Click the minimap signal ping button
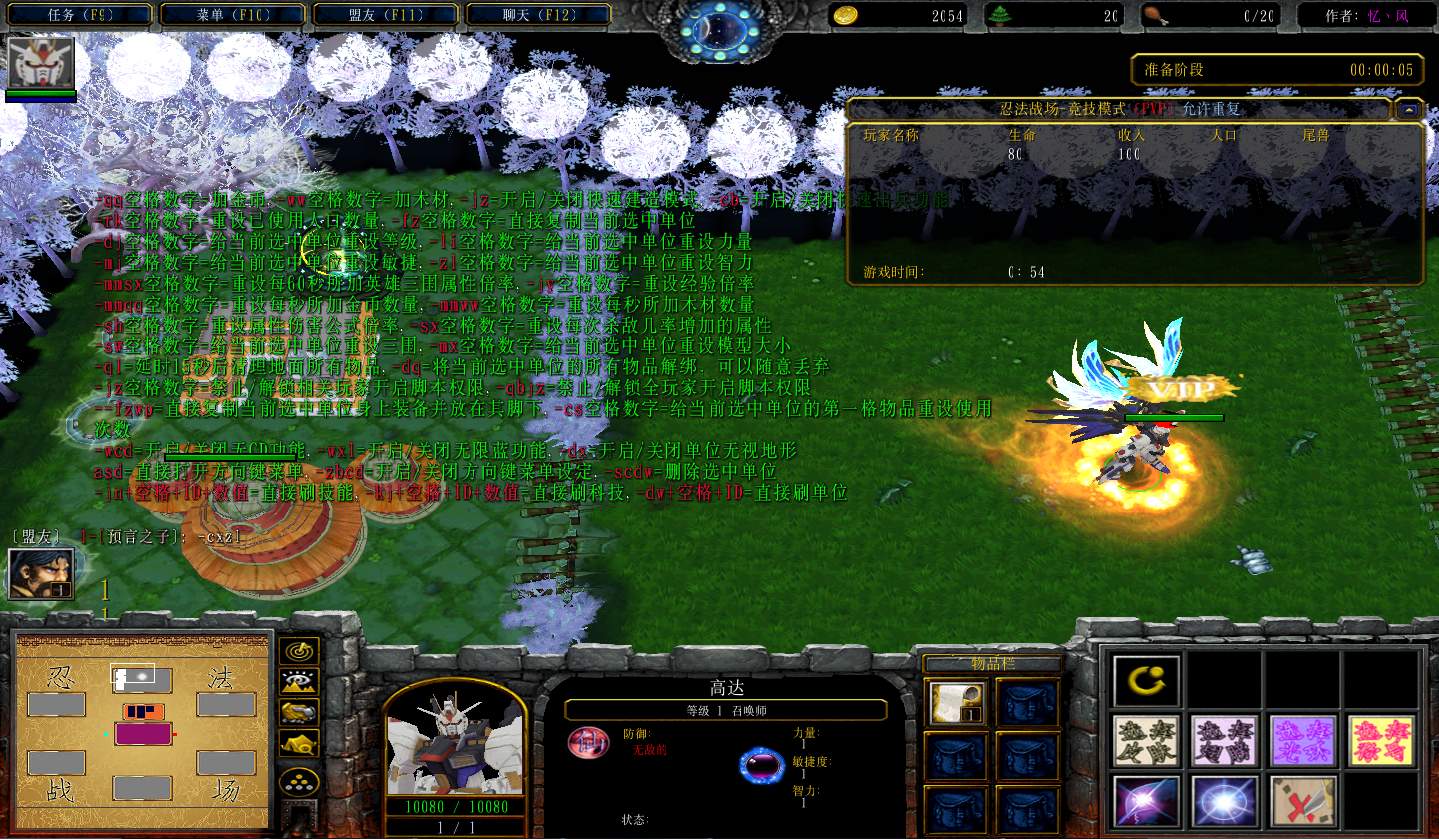 tap(299, 650)
